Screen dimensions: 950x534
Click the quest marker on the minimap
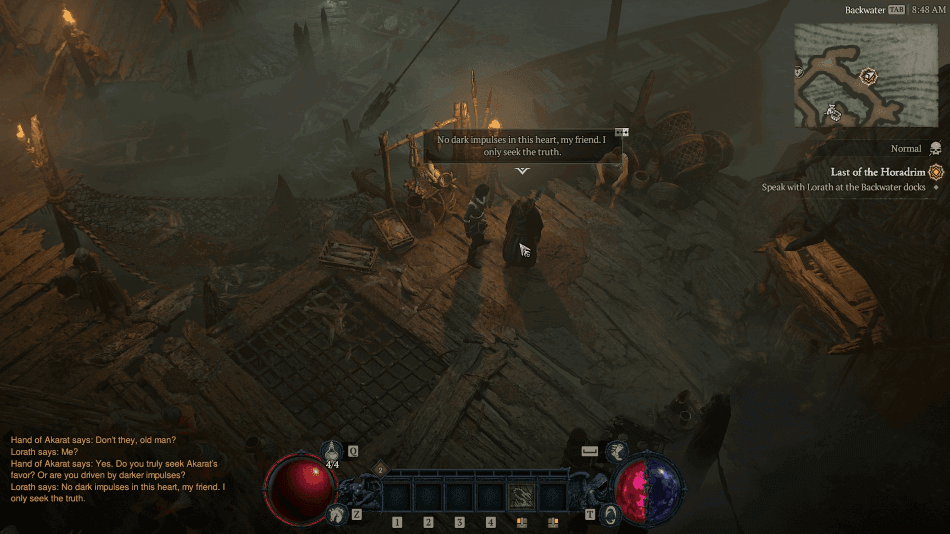[x=869, y=76]
